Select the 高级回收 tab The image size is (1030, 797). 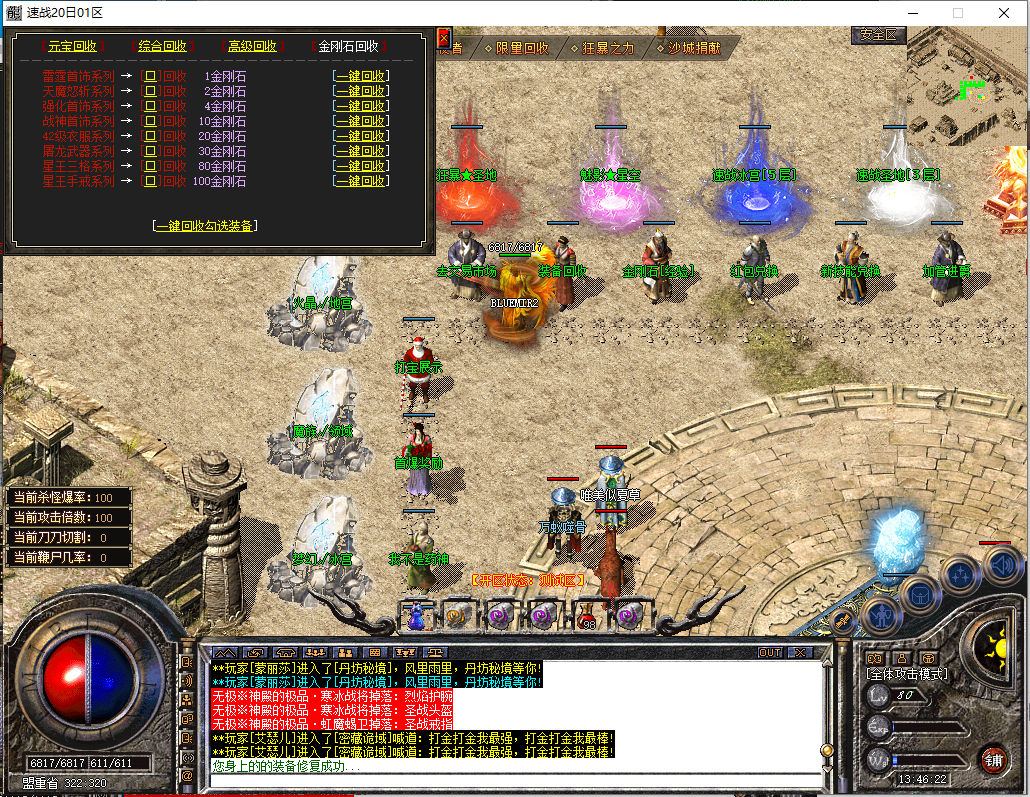click(x=251, y=46)
